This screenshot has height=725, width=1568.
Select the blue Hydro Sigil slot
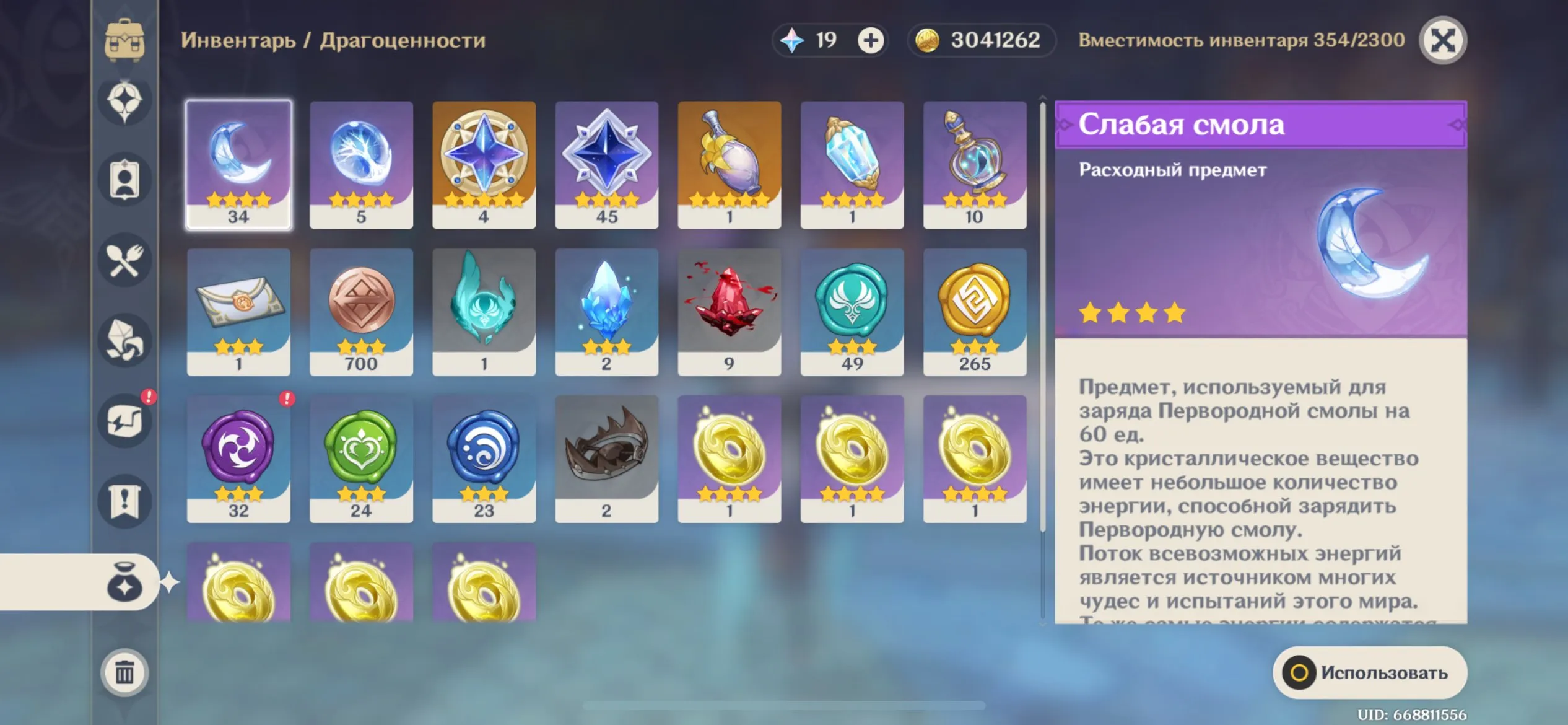click(484, 459)
